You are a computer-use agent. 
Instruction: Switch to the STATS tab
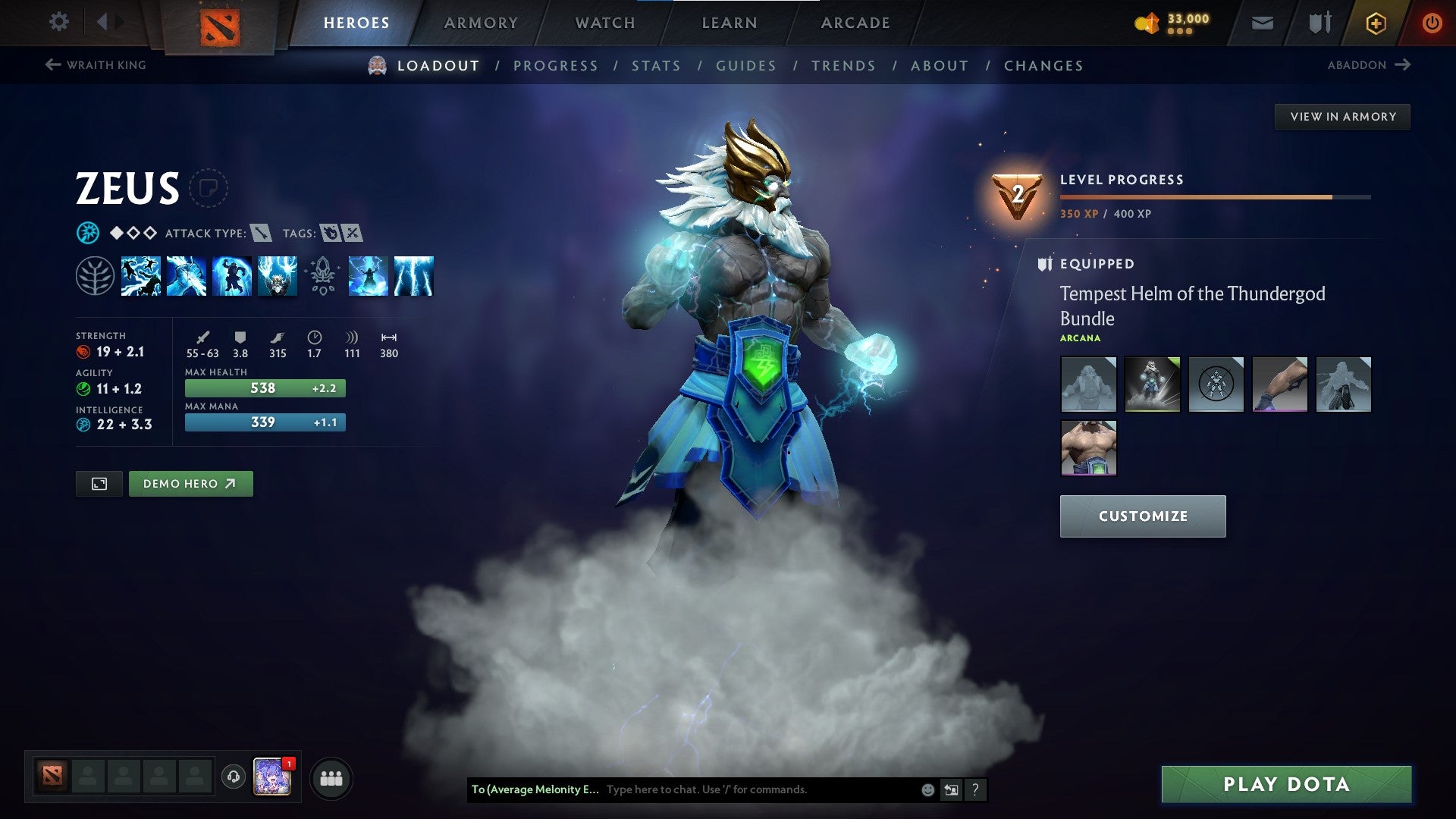point(657,66)
